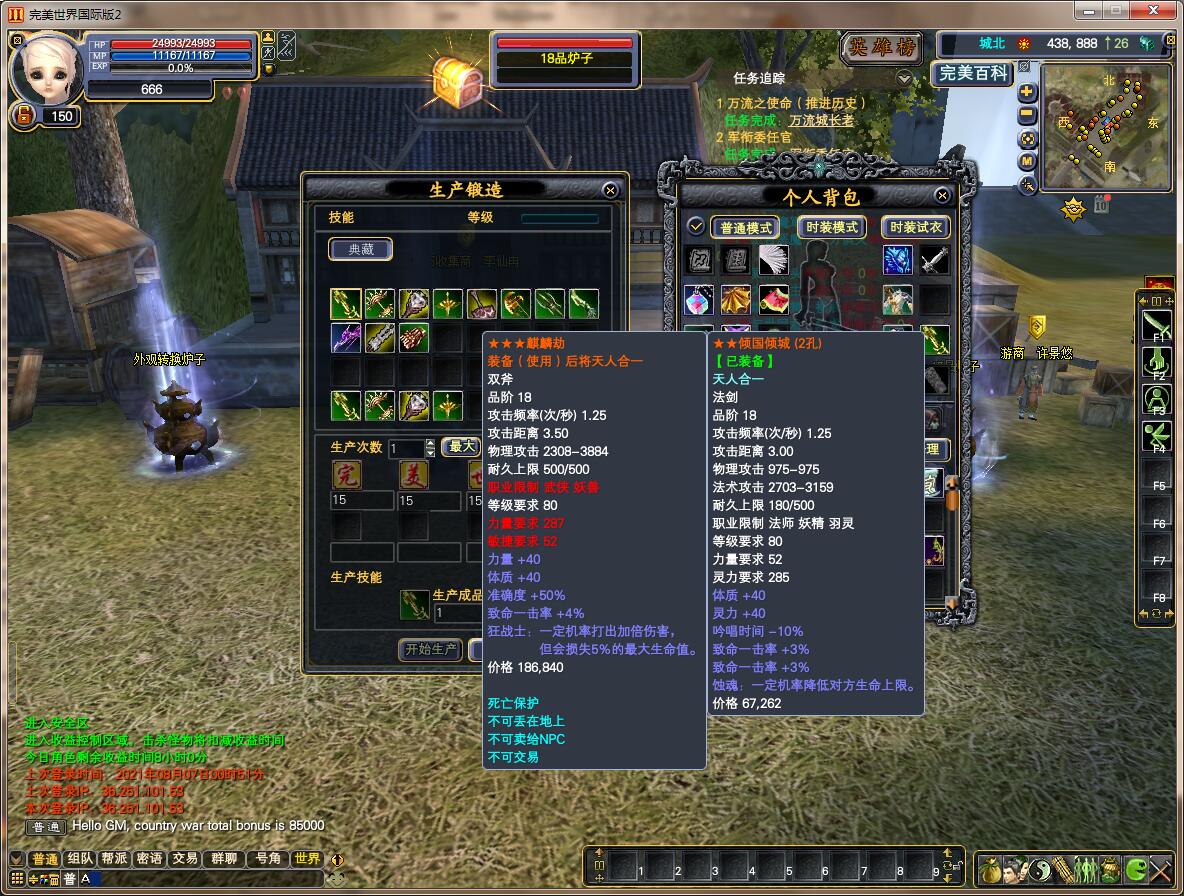Image resolution: width=1184 pixels, height=896 pixels.
Task: Zoom out the minimap with the minus button
Action: point(1028,115)
